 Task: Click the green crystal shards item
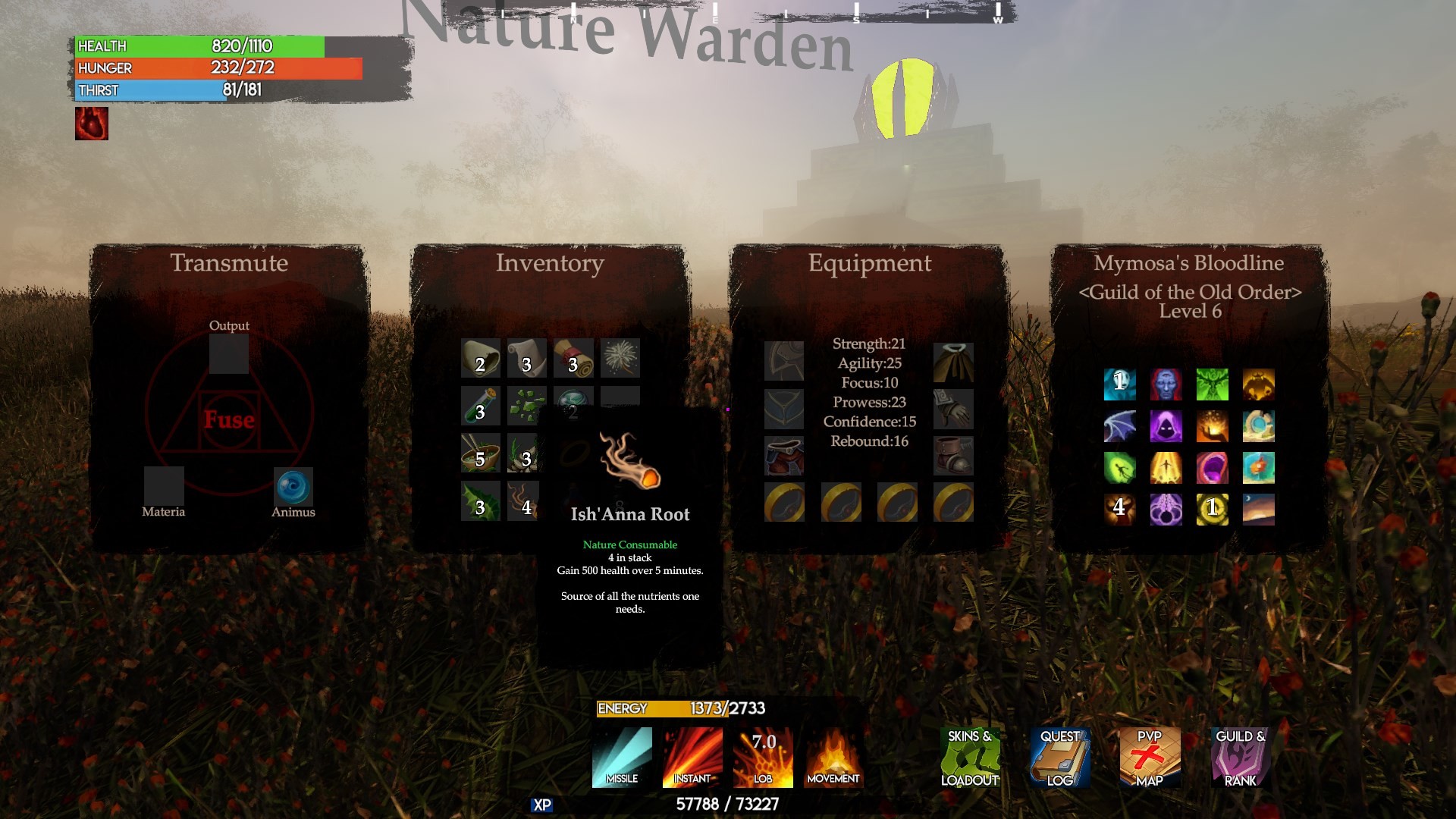coord(526,406)
